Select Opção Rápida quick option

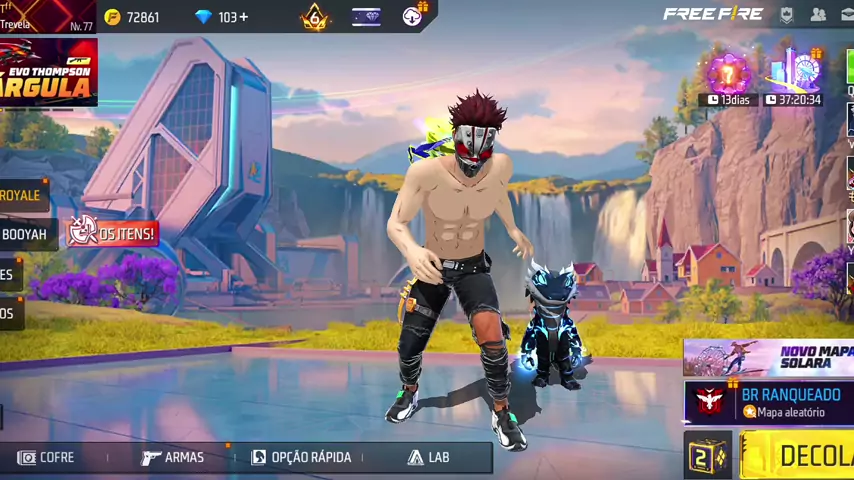(x=301, y=457)
